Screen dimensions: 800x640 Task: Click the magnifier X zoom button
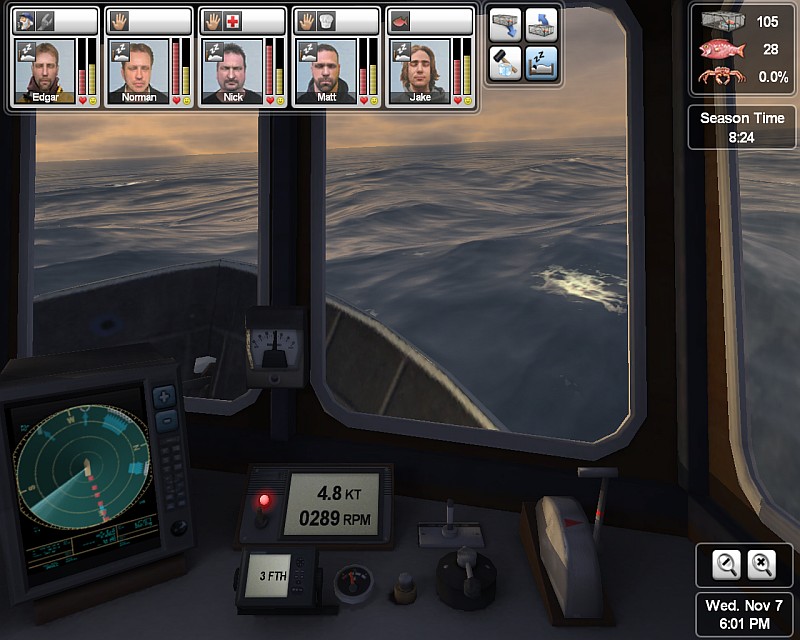click(762, 565)
